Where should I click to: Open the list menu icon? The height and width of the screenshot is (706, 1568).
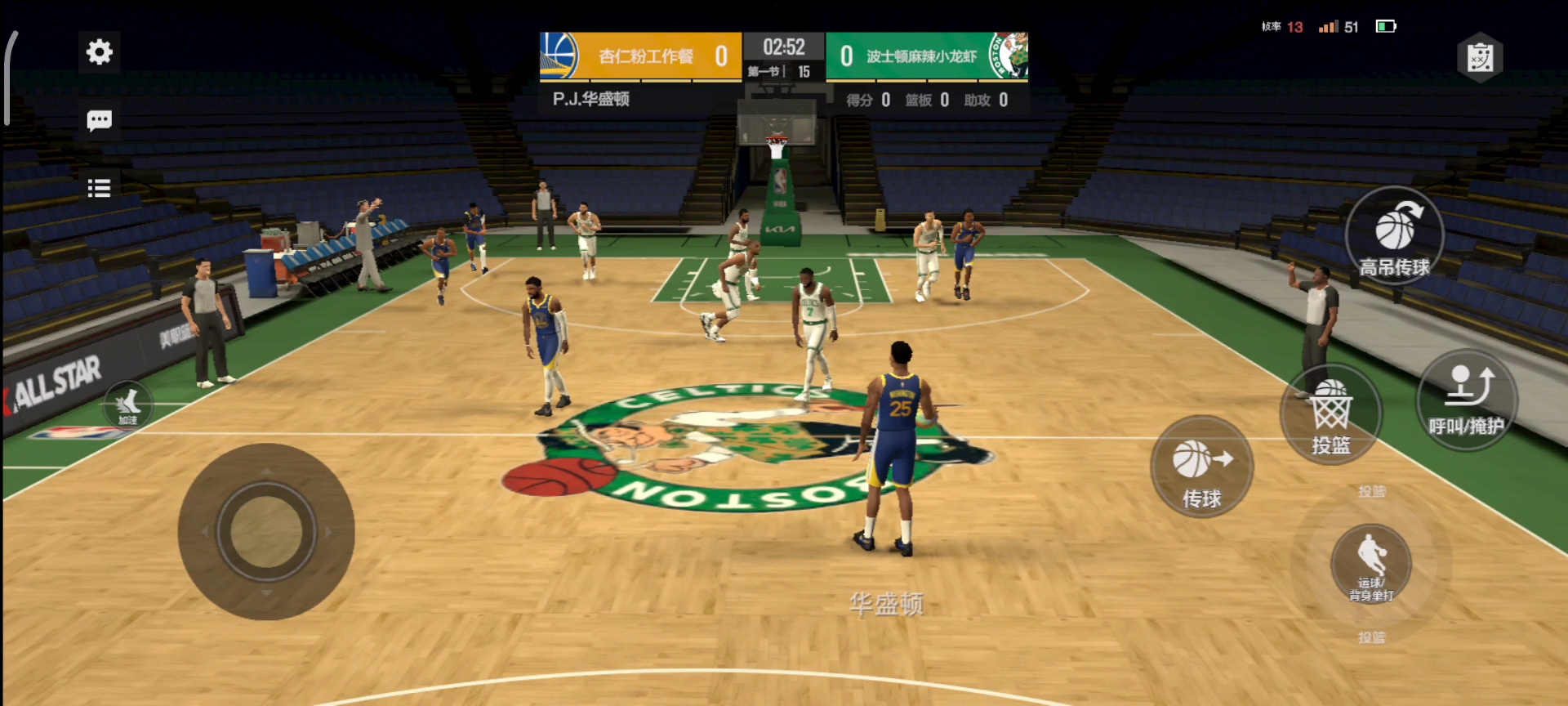pyautogui.click(x=99, y=189)
